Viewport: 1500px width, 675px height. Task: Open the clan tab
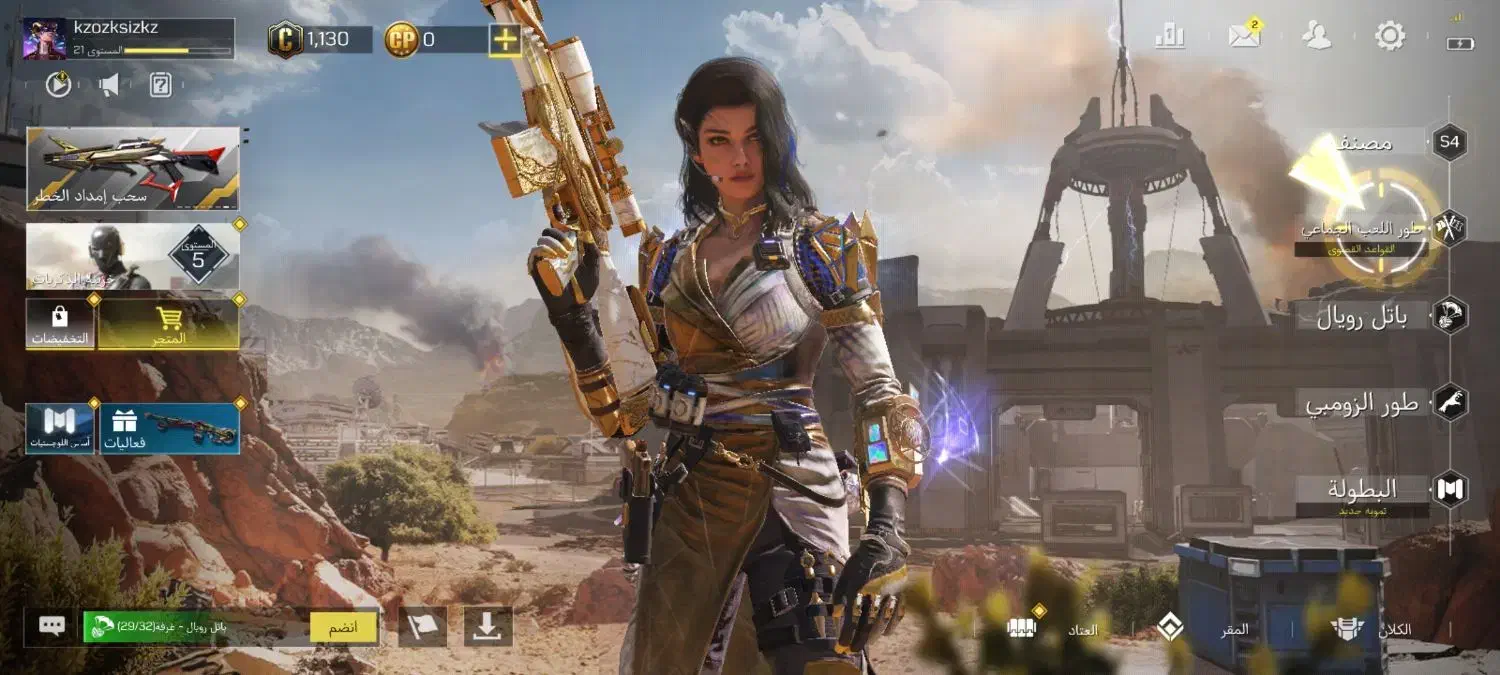pyautogui.click(x=1372, y=629)
